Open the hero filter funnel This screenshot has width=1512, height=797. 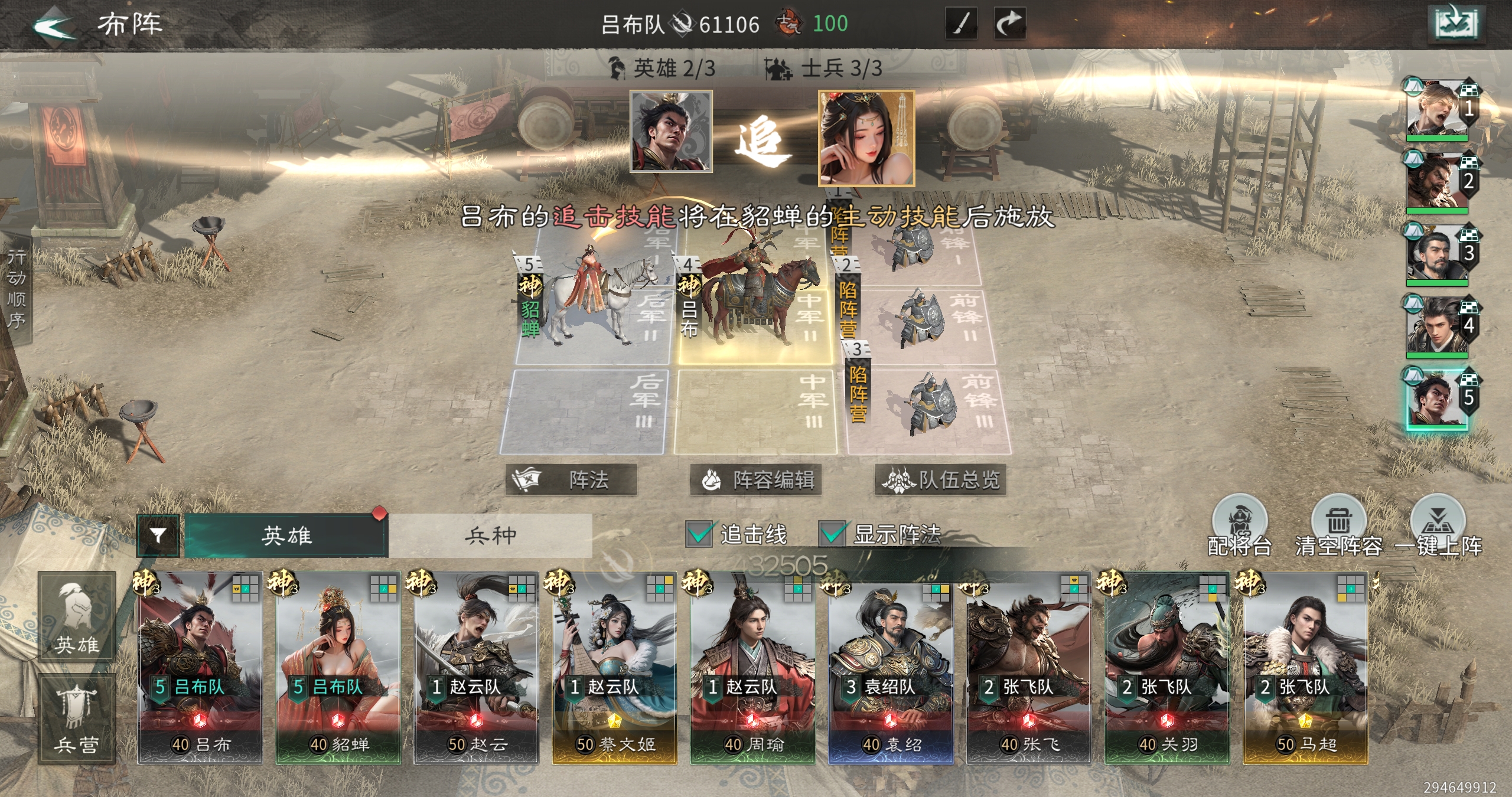(x=158, y=535)
